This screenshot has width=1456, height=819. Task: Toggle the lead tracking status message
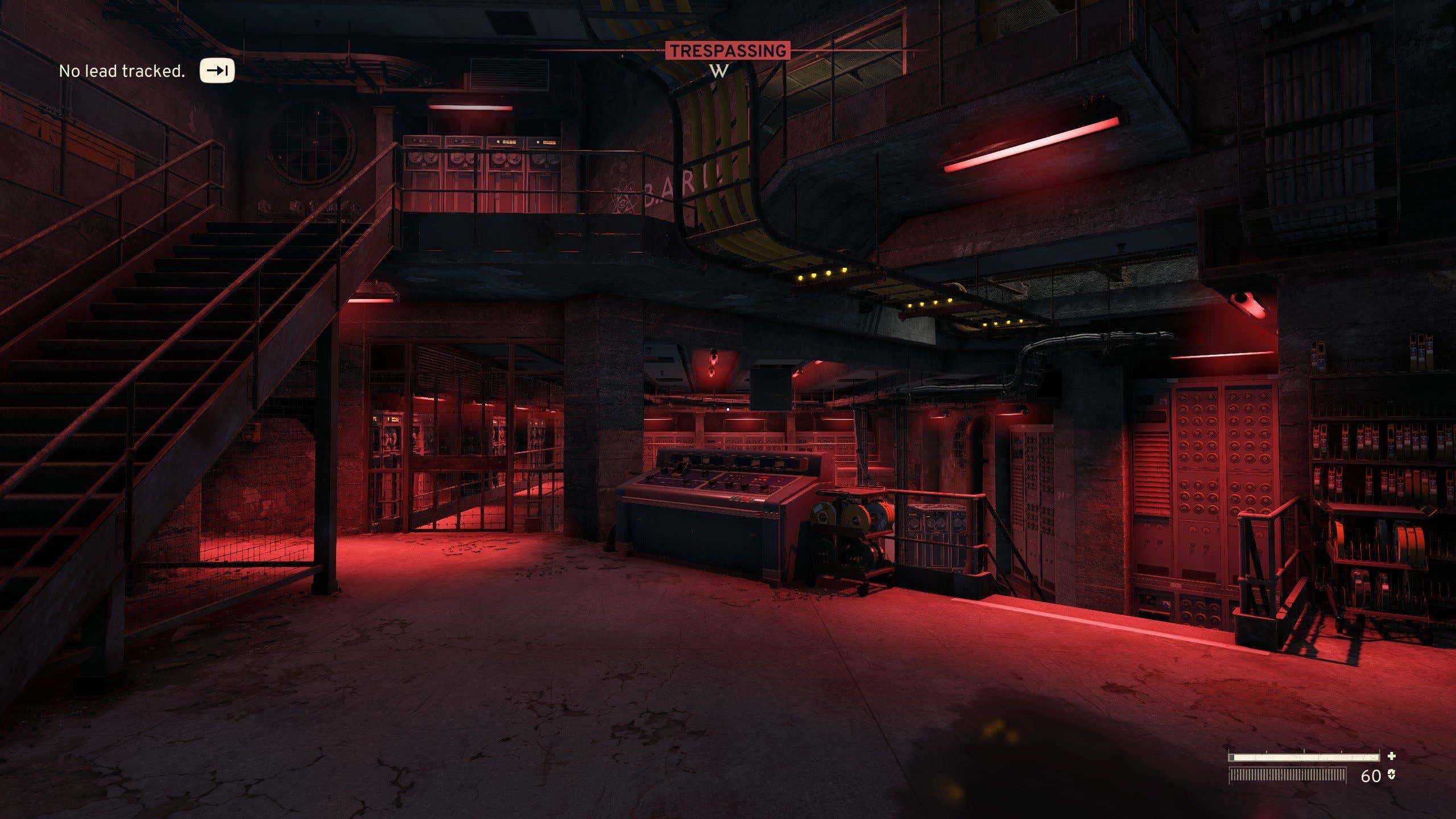122,71
